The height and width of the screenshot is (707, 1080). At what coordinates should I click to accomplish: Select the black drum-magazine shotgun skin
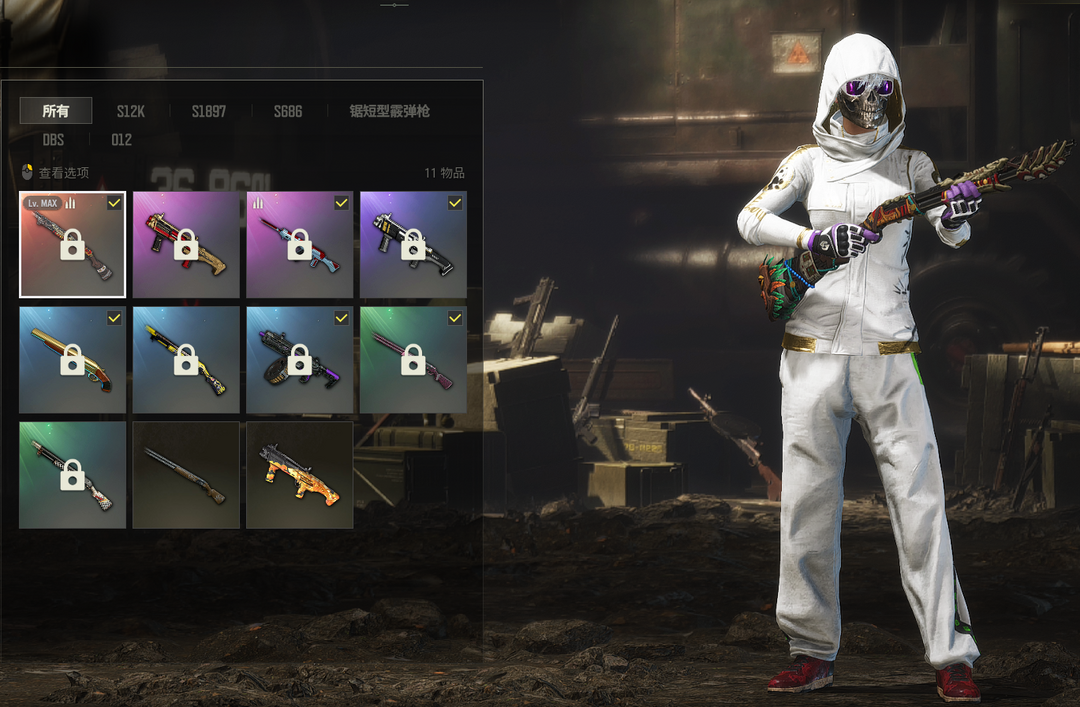(300, 360)
